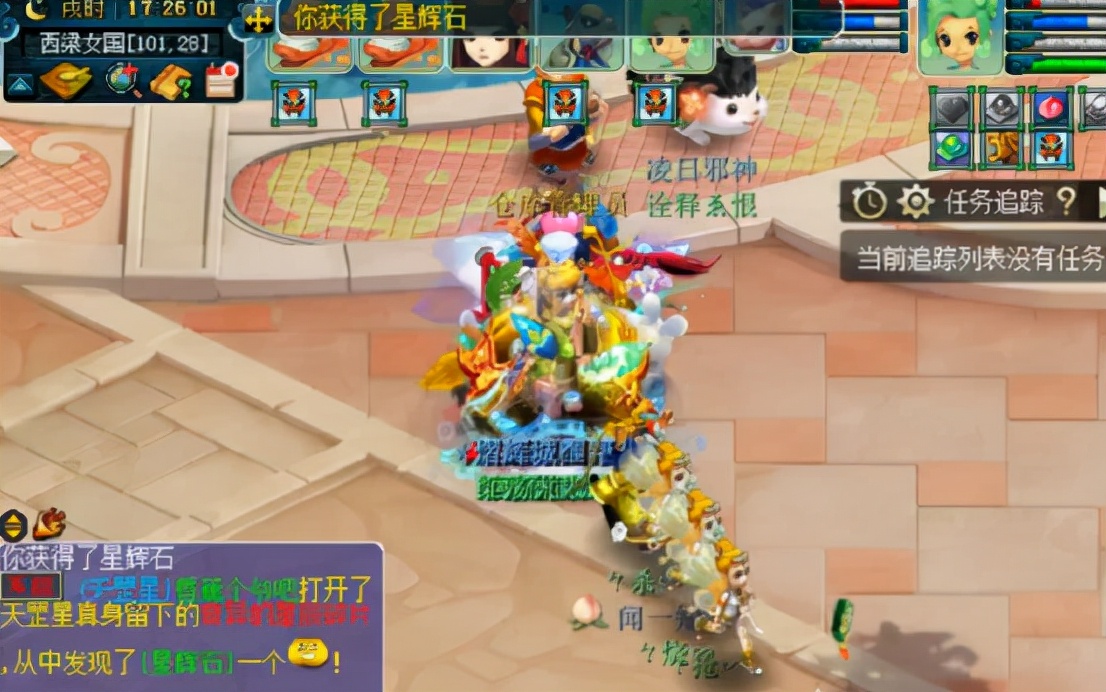Click the golden dragon buff icon
Image resolution: width=1106 pixels, height=692 pixels.
click(x=1000, y=149)
